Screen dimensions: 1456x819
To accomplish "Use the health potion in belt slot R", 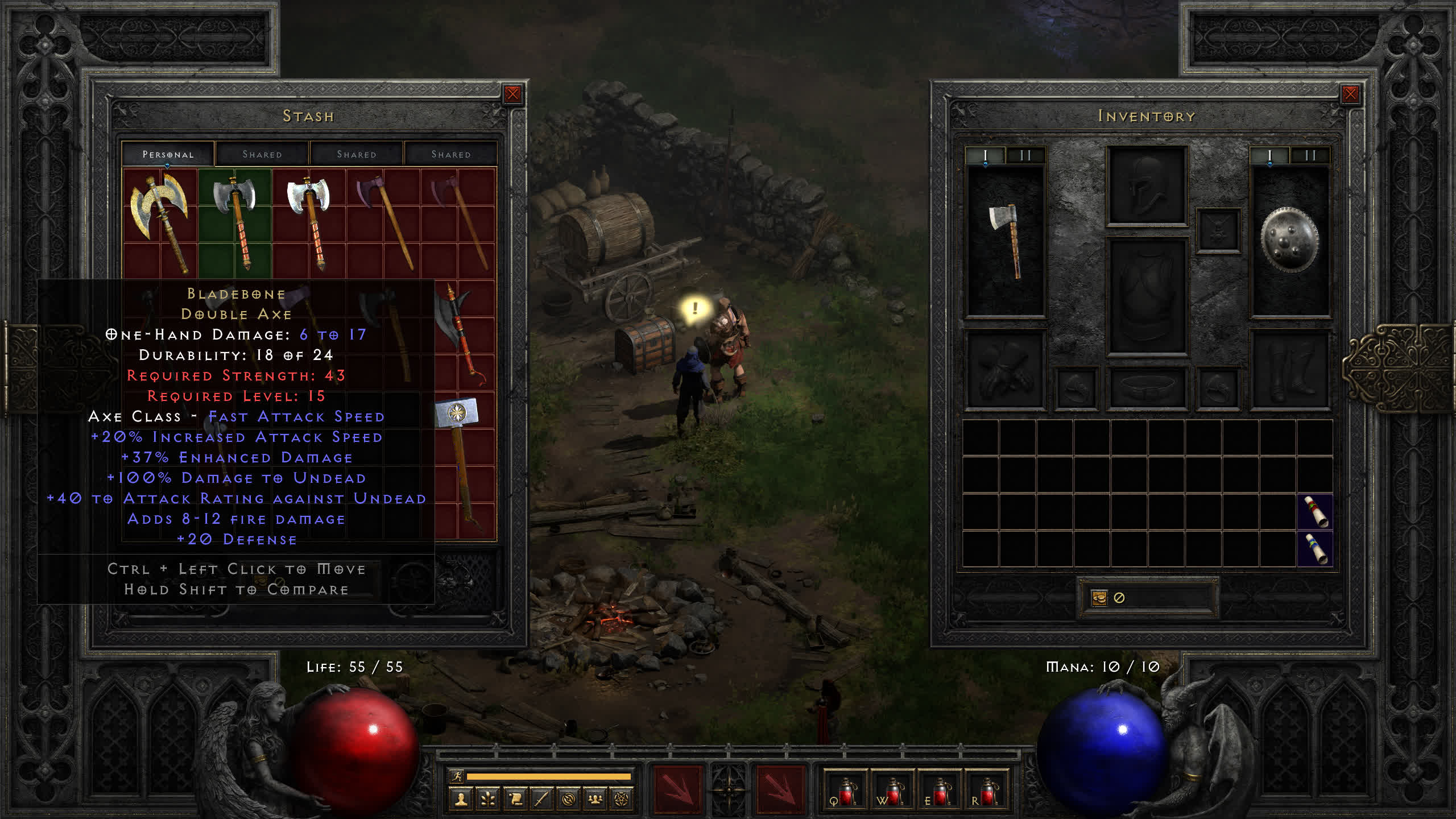I will coord(987,791).
